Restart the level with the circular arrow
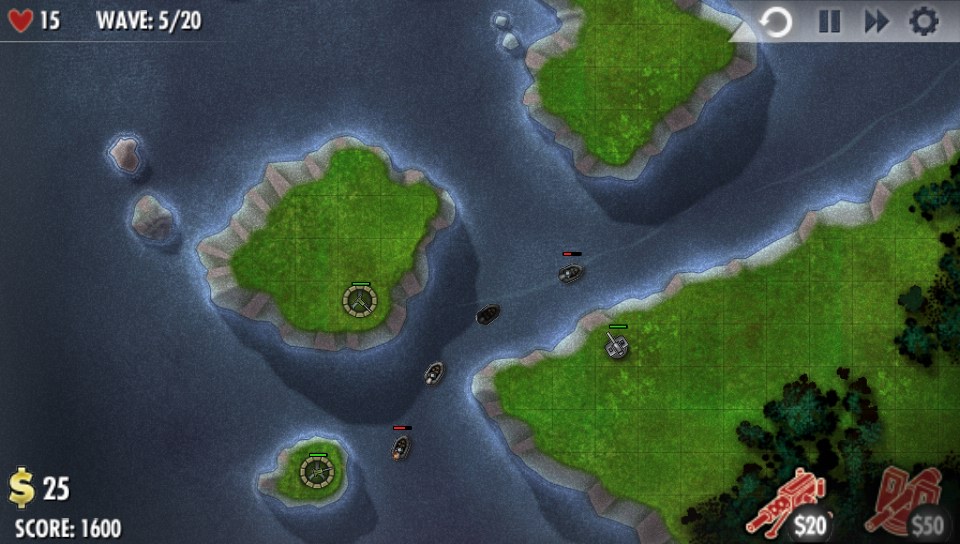 coord(776,21)
